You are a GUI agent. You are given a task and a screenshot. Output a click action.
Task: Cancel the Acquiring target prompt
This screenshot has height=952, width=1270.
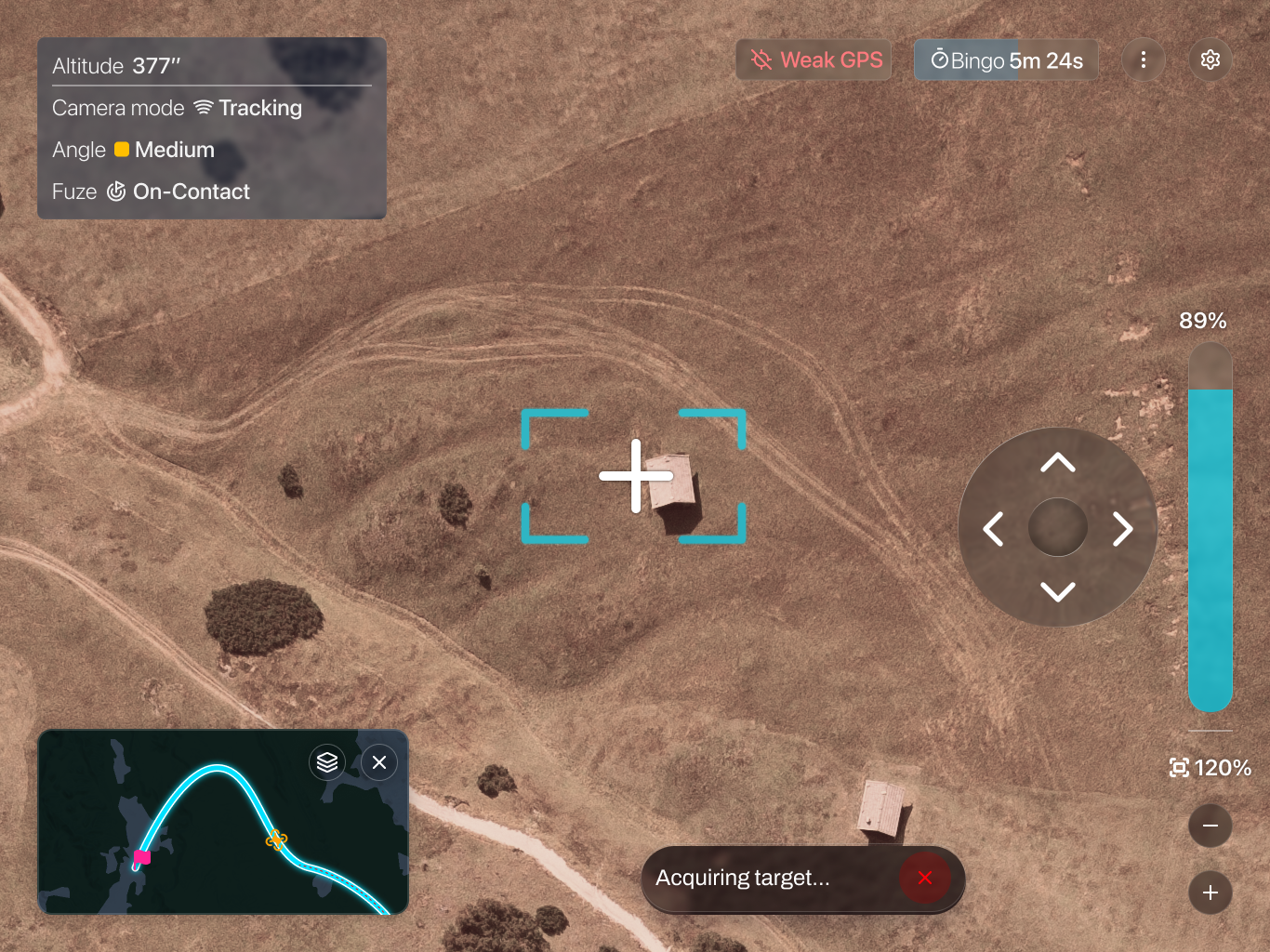[x=924, y=878]
